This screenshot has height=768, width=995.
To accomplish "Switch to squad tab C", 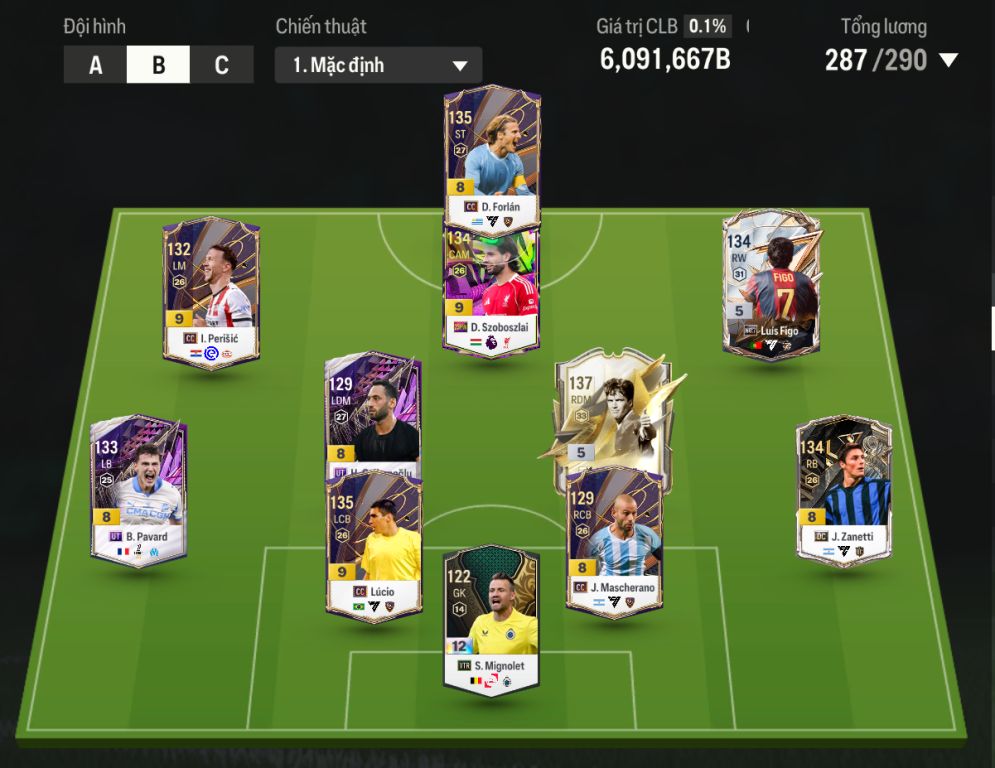I will (221, 66).
